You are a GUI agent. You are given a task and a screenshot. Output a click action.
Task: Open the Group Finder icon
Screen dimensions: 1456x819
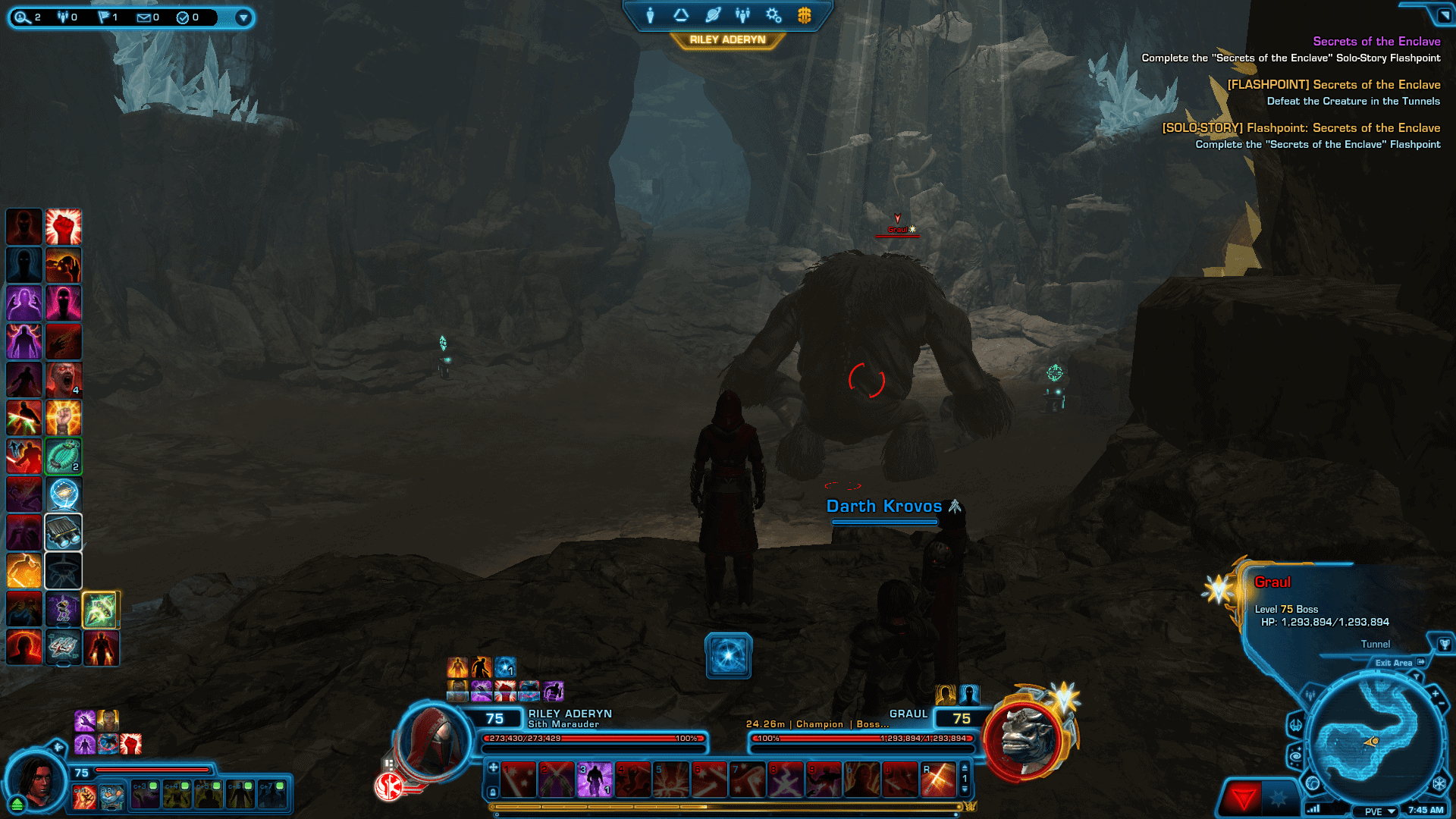click(x=742, y=15)
